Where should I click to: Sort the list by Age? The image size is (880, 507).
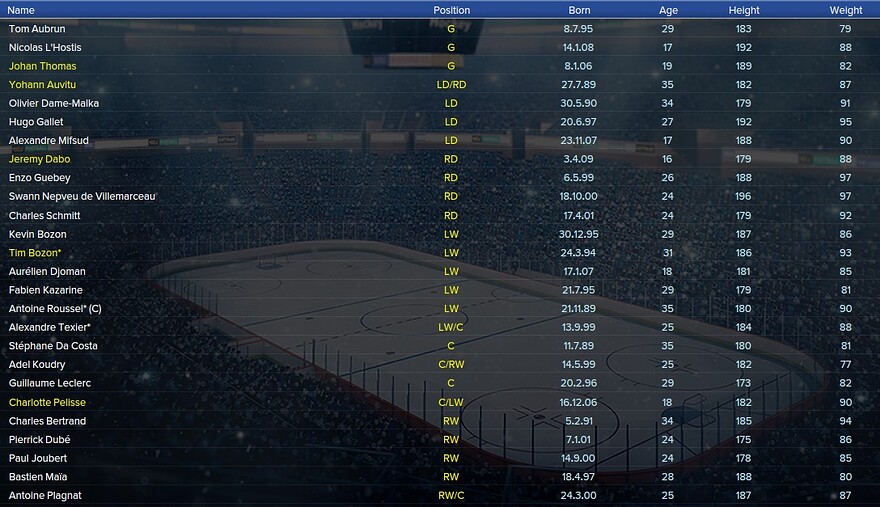point(668,10)
